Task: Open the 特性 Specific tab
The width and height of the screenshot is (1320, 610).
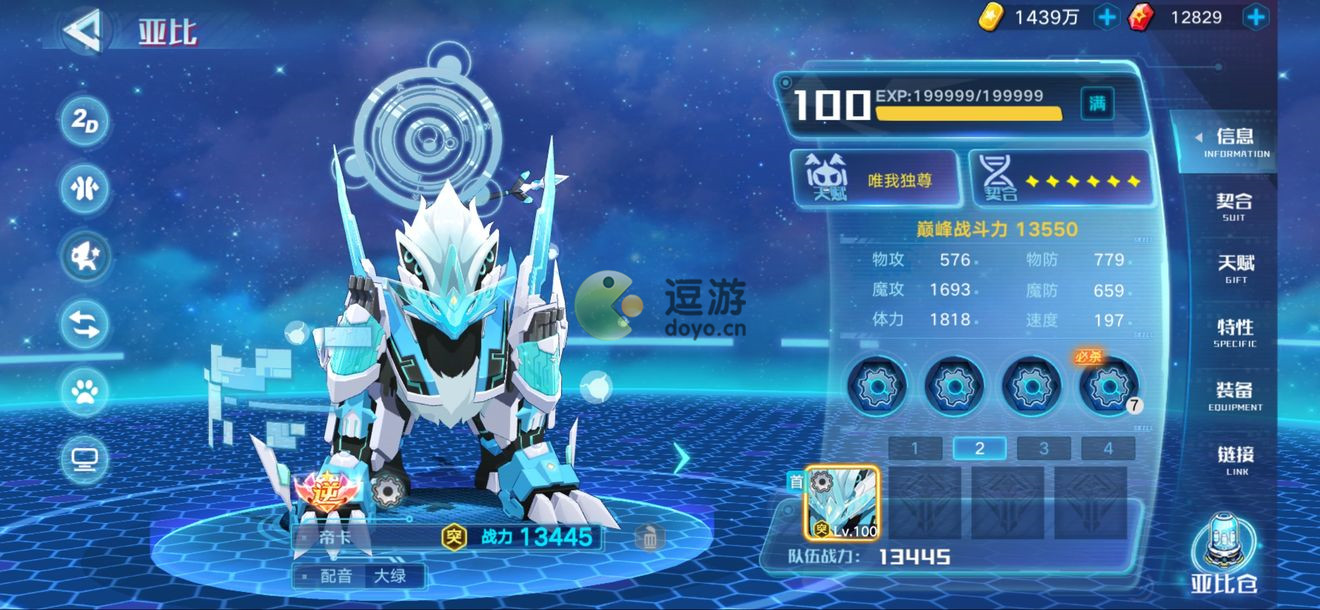Action: click(1235, 332)
